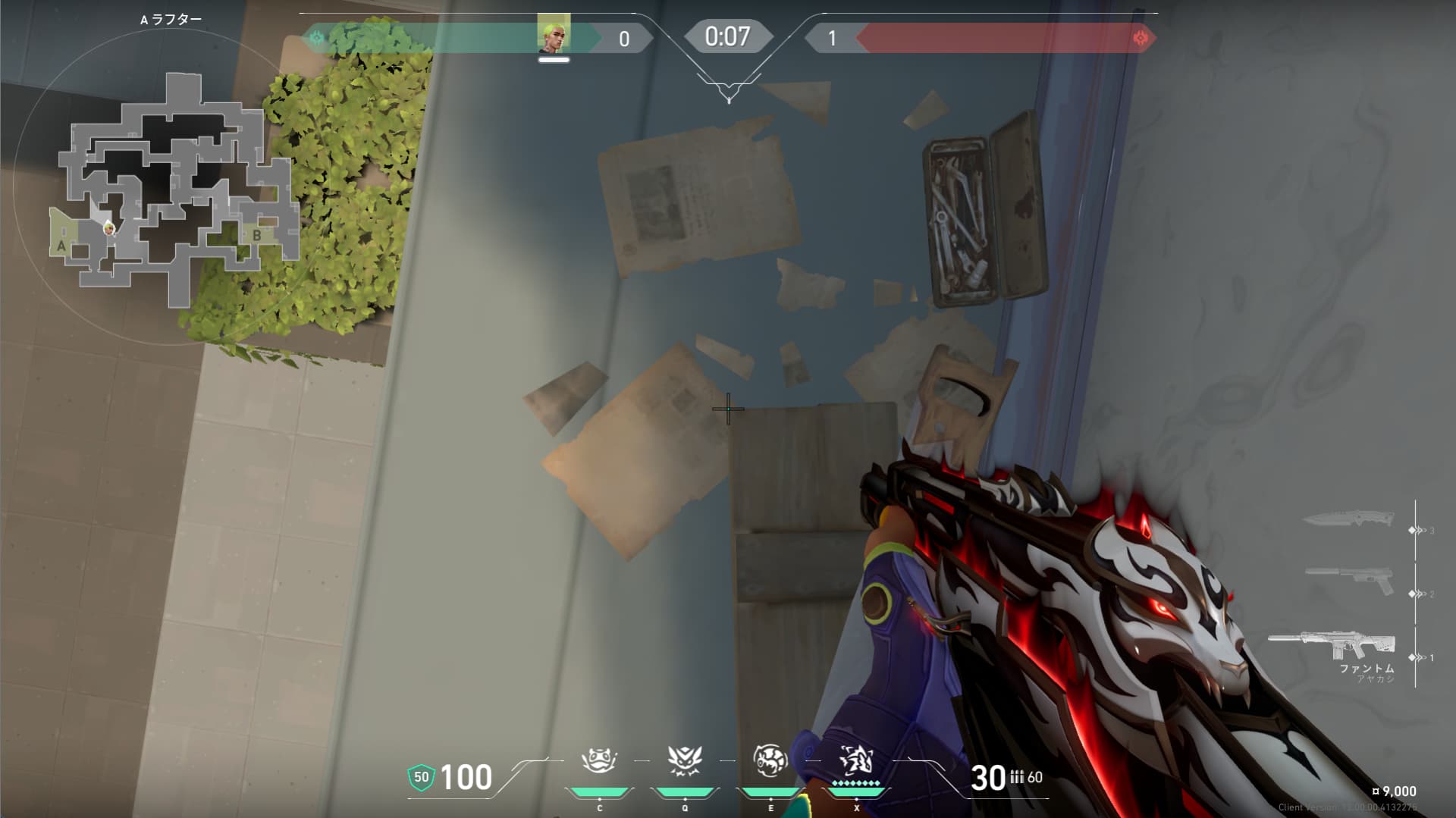Select the Phantom rifle in weapon list
1456x818 pixels.
(x=1332, y=647)
